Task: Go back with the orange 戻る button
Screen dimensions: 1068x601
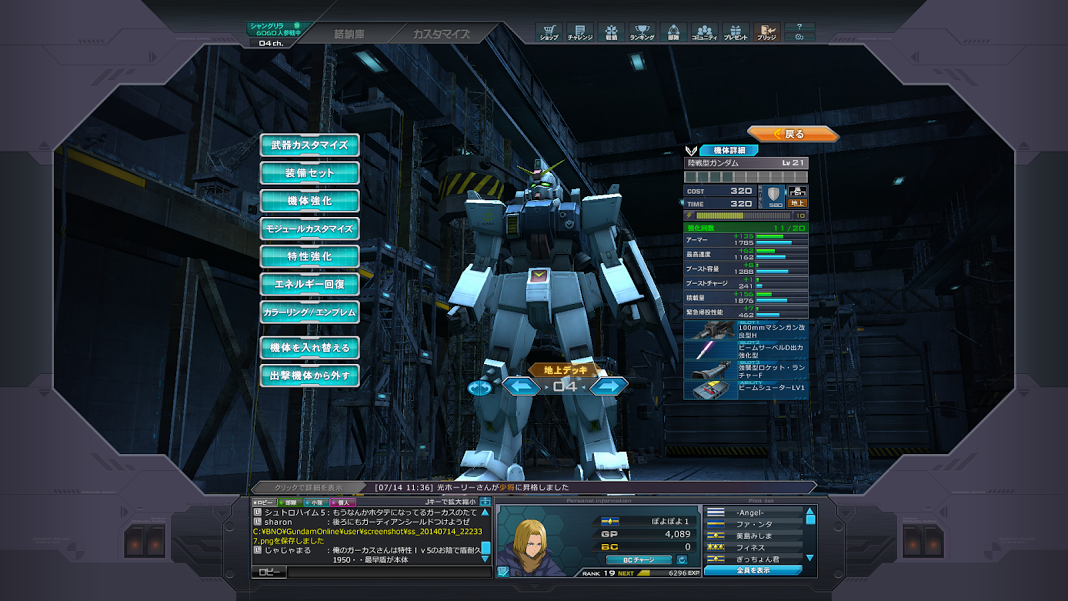Action: (792, 134)
